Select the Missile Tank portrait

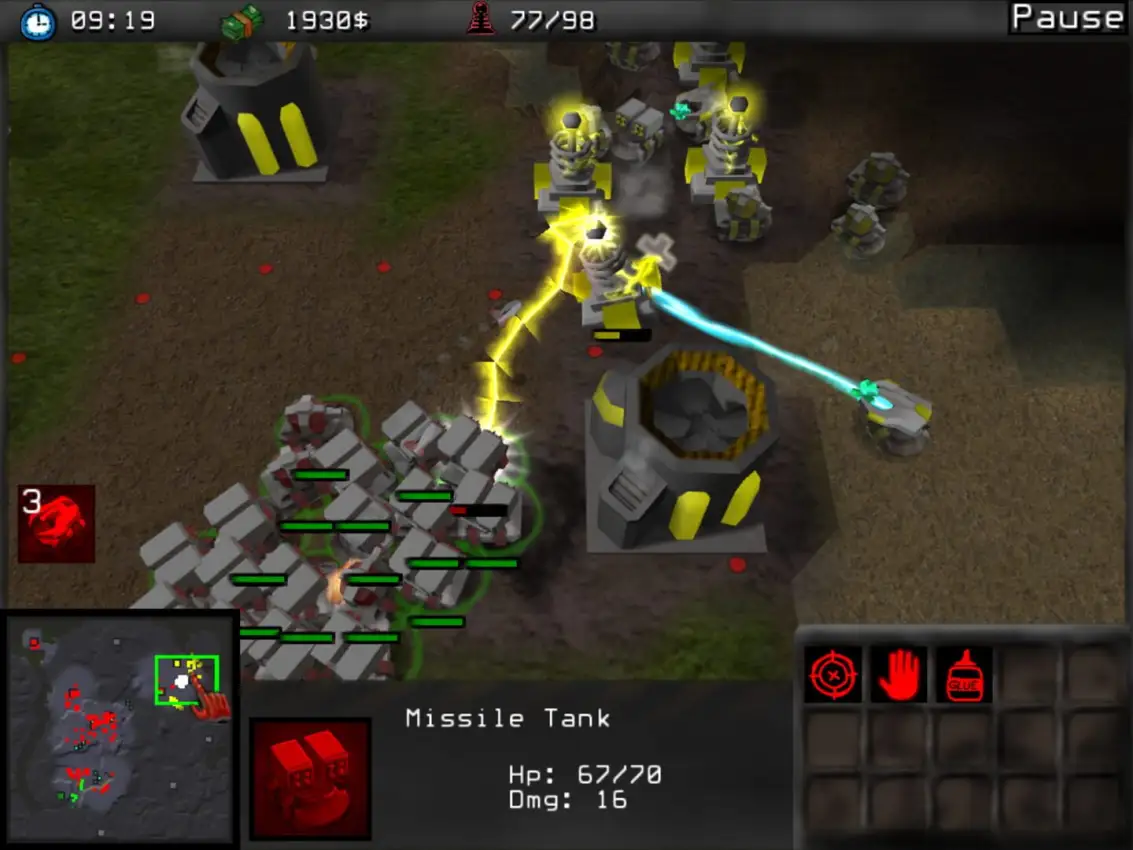point(310,778)
